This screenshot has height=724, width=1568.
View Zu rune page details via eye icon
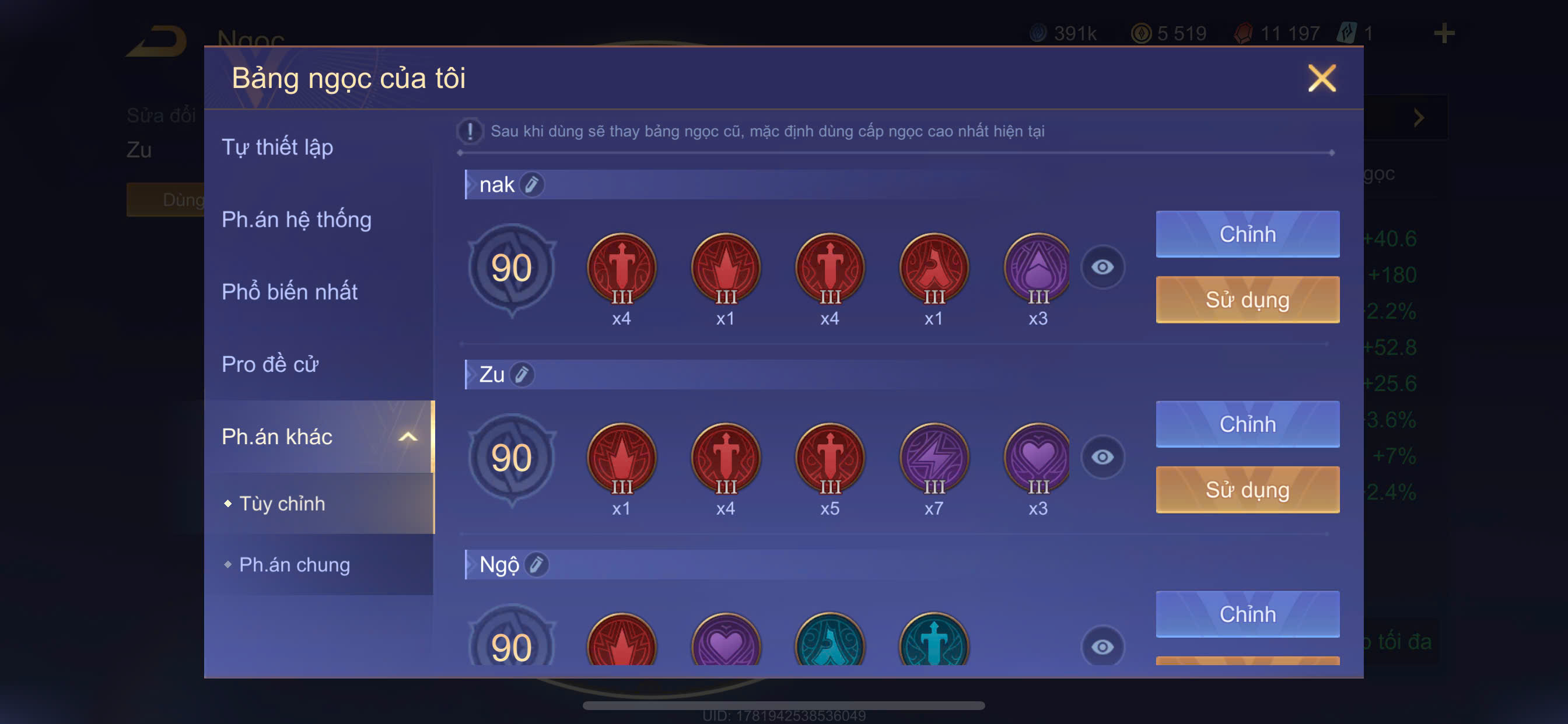[x=1102, y=457]
